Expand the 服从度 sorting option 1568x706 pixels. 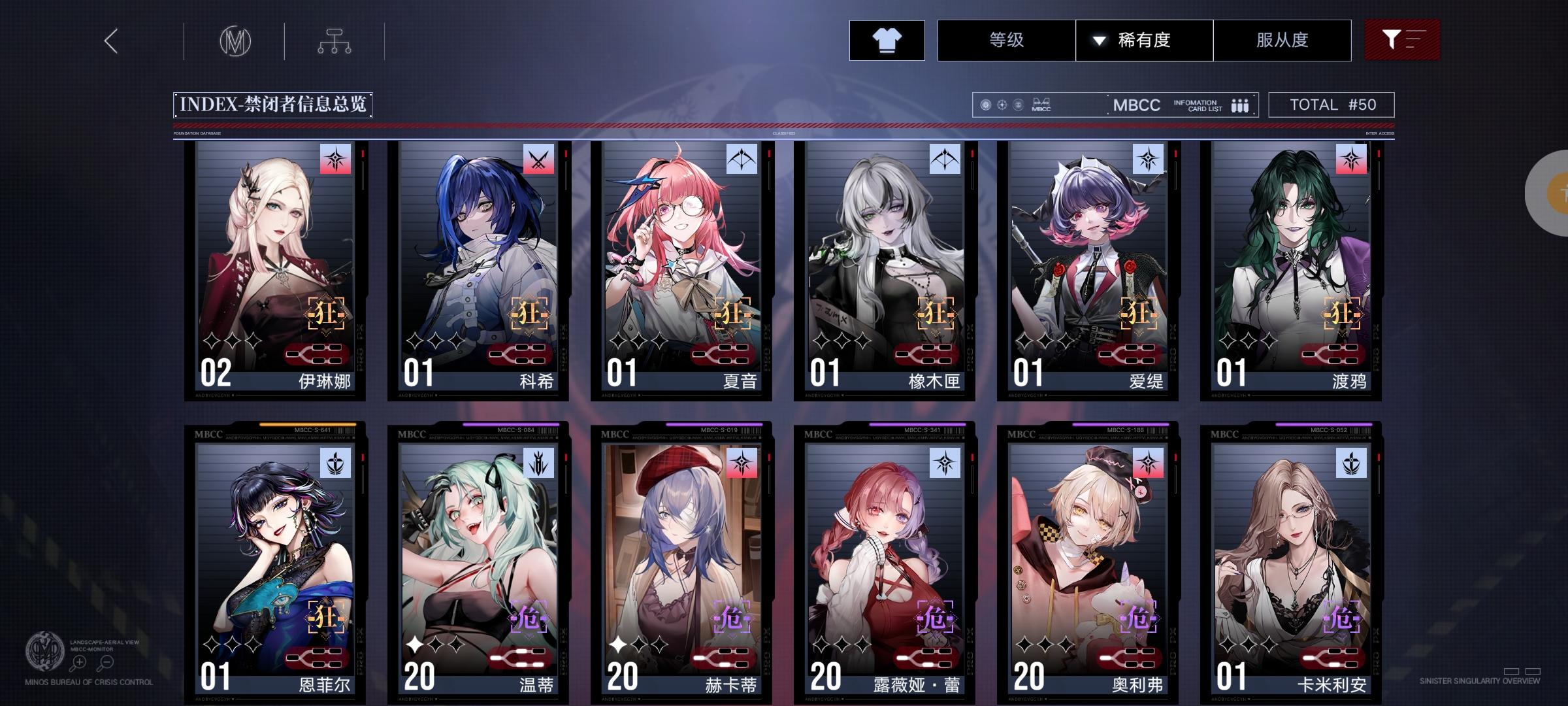(1282, 40)
